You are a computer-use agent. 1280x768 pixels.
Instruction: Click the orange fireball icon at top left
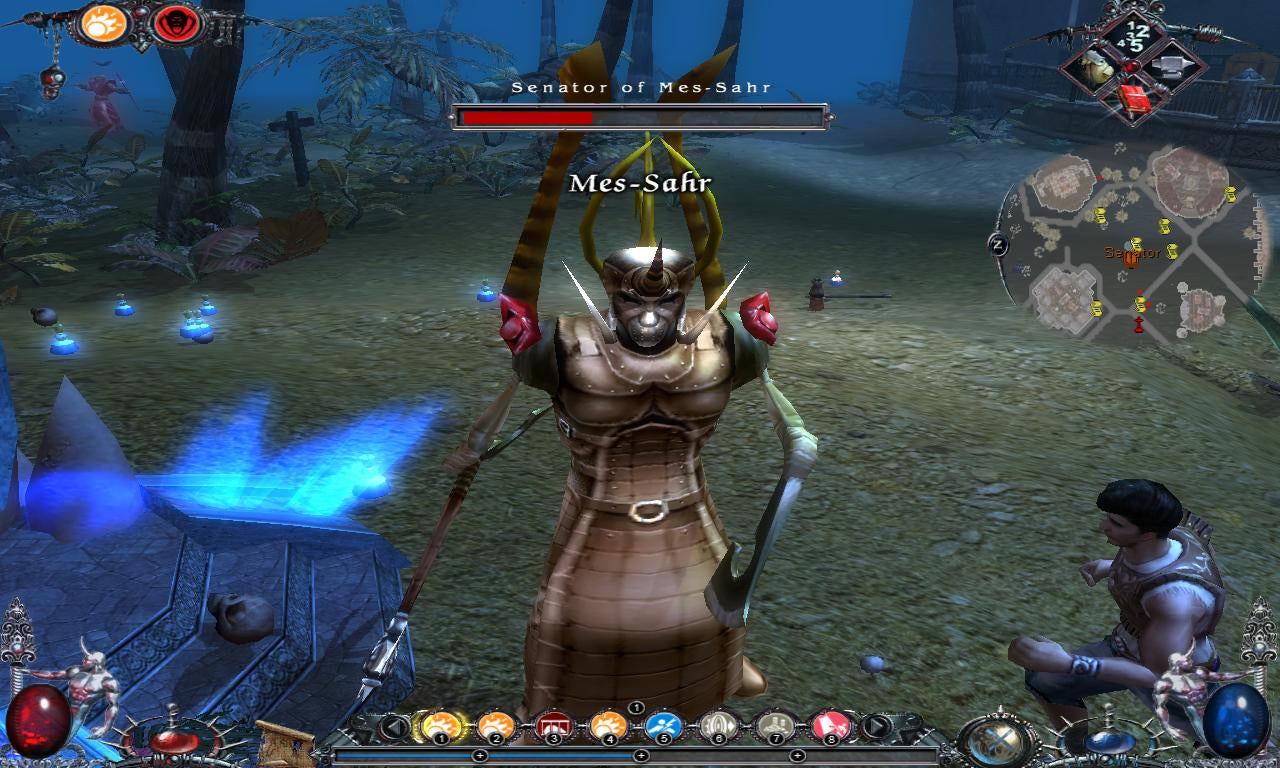point(102,23)
